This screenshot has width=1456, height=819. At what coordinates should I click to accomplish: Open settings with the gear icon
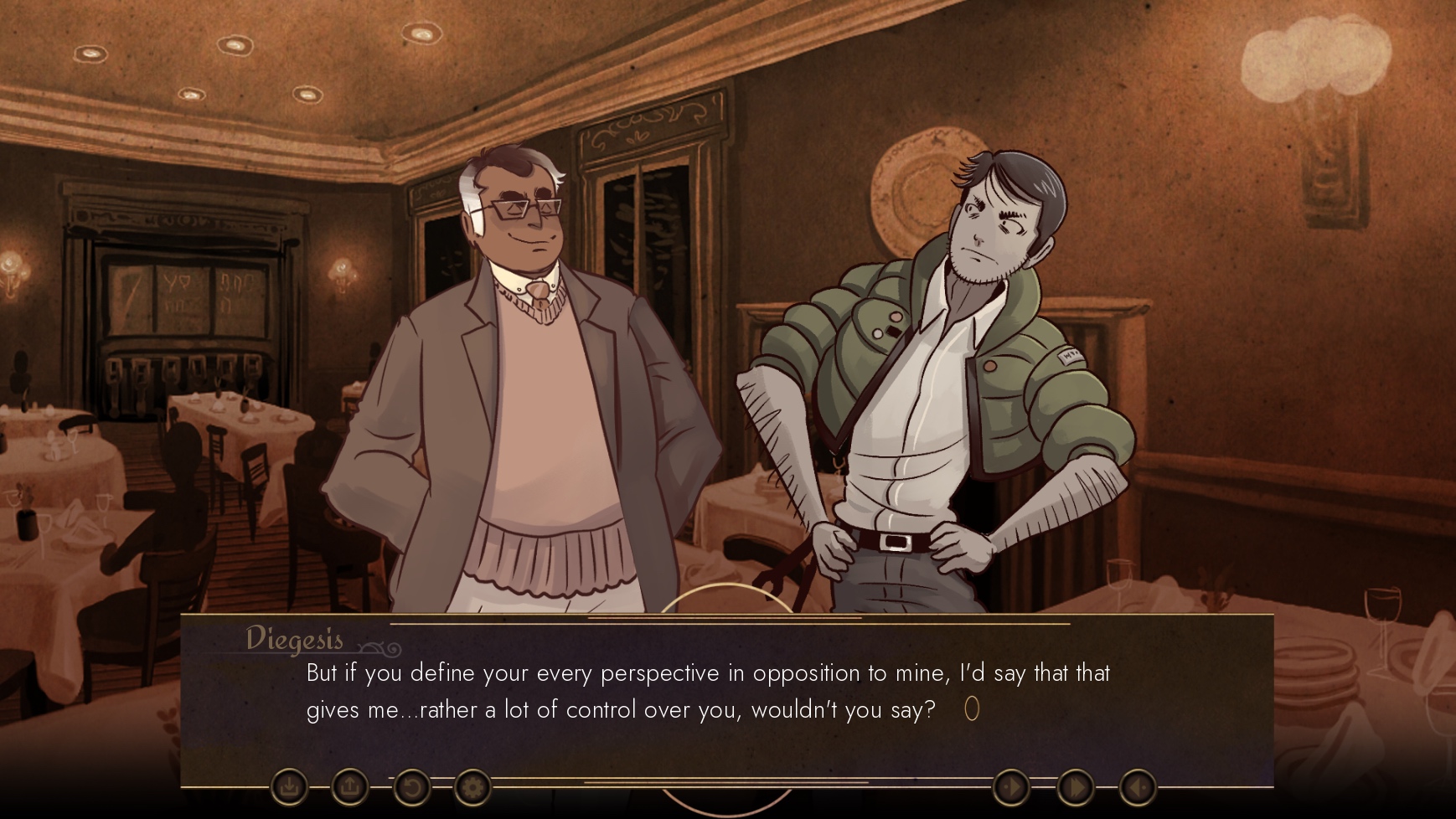(x=472, y=787)
